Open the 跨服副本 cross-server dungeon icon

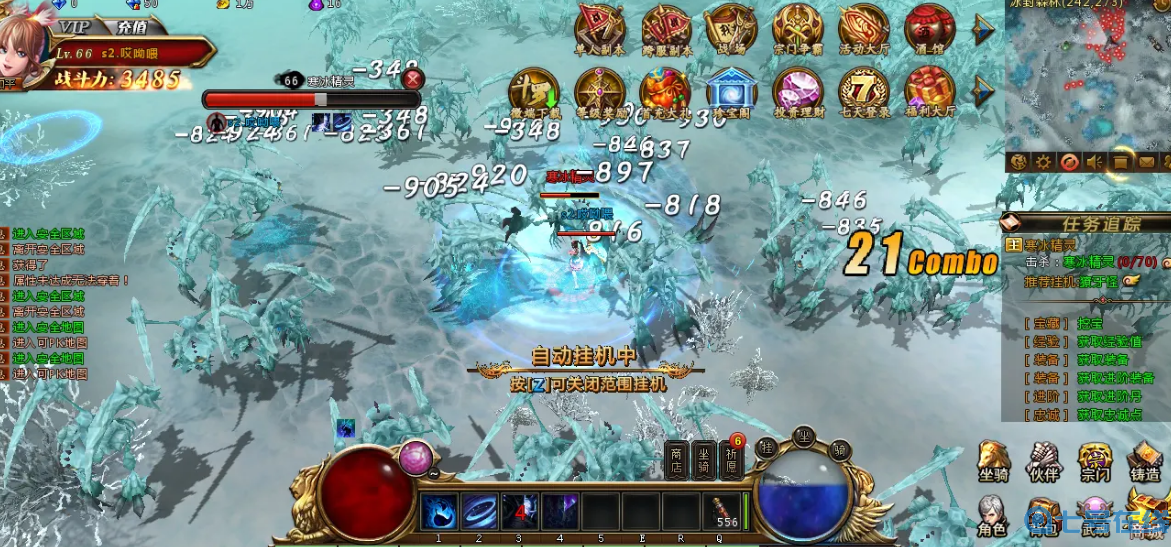(666, 30)
